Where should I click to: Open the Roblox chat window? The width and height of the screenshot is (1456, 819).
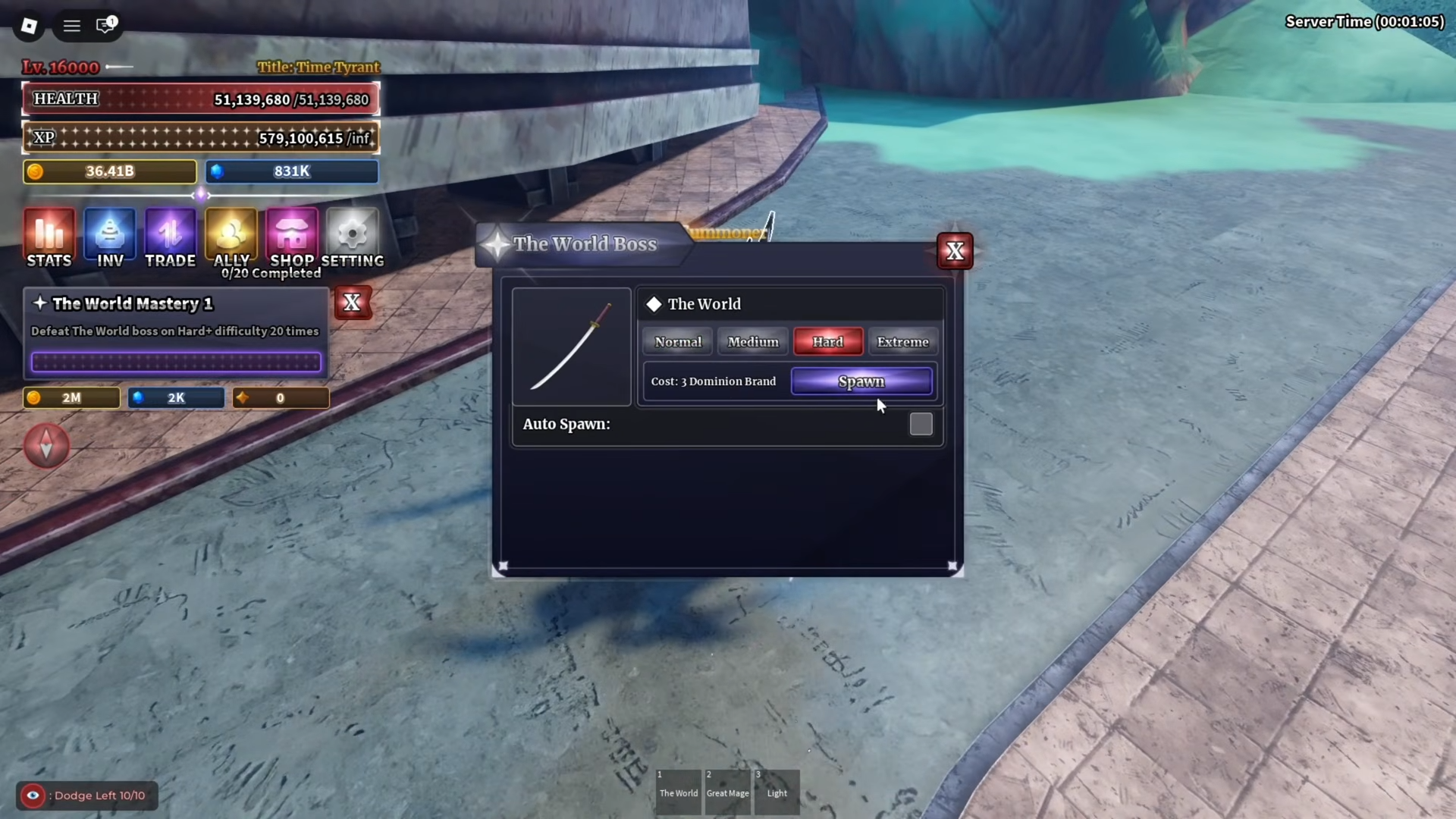click(x=105, y=26)
